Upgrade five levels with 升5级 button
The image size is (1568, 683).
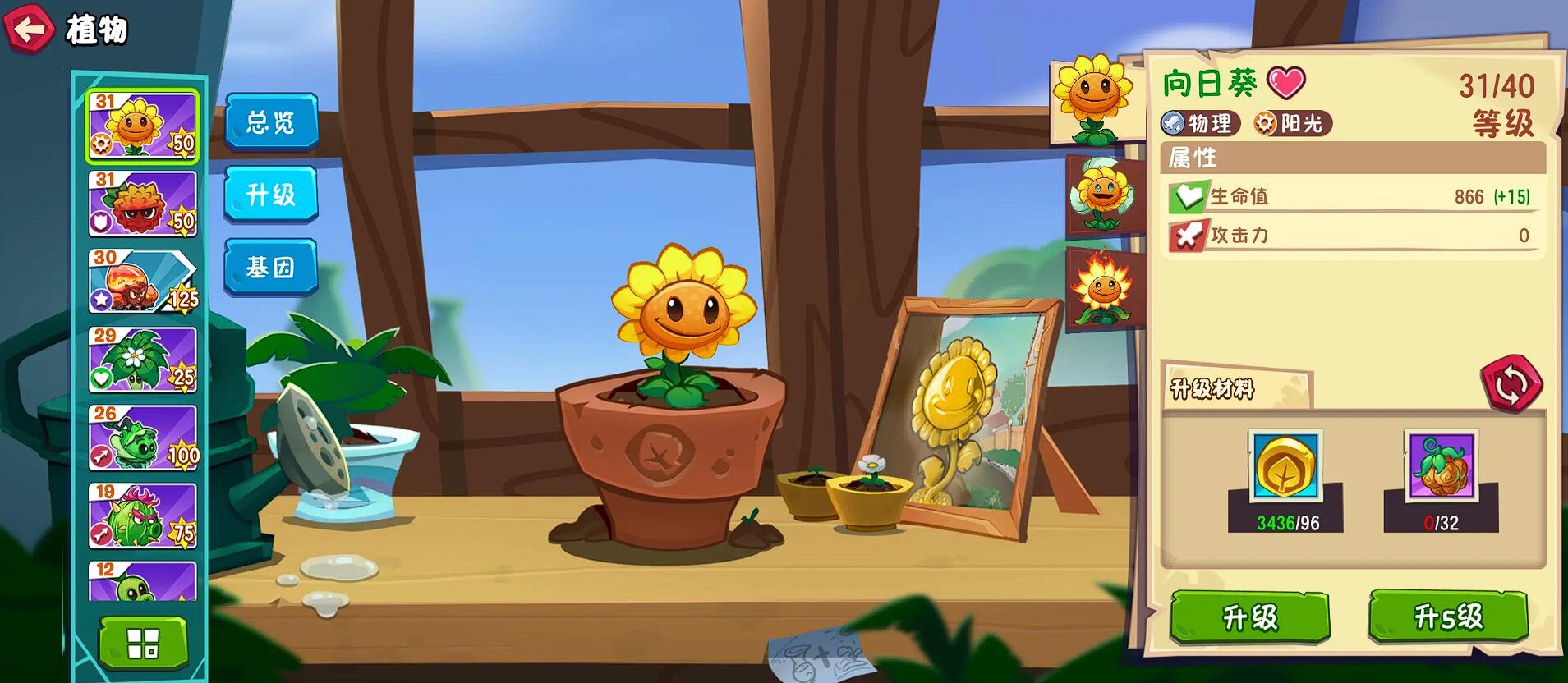[1448, 616]
